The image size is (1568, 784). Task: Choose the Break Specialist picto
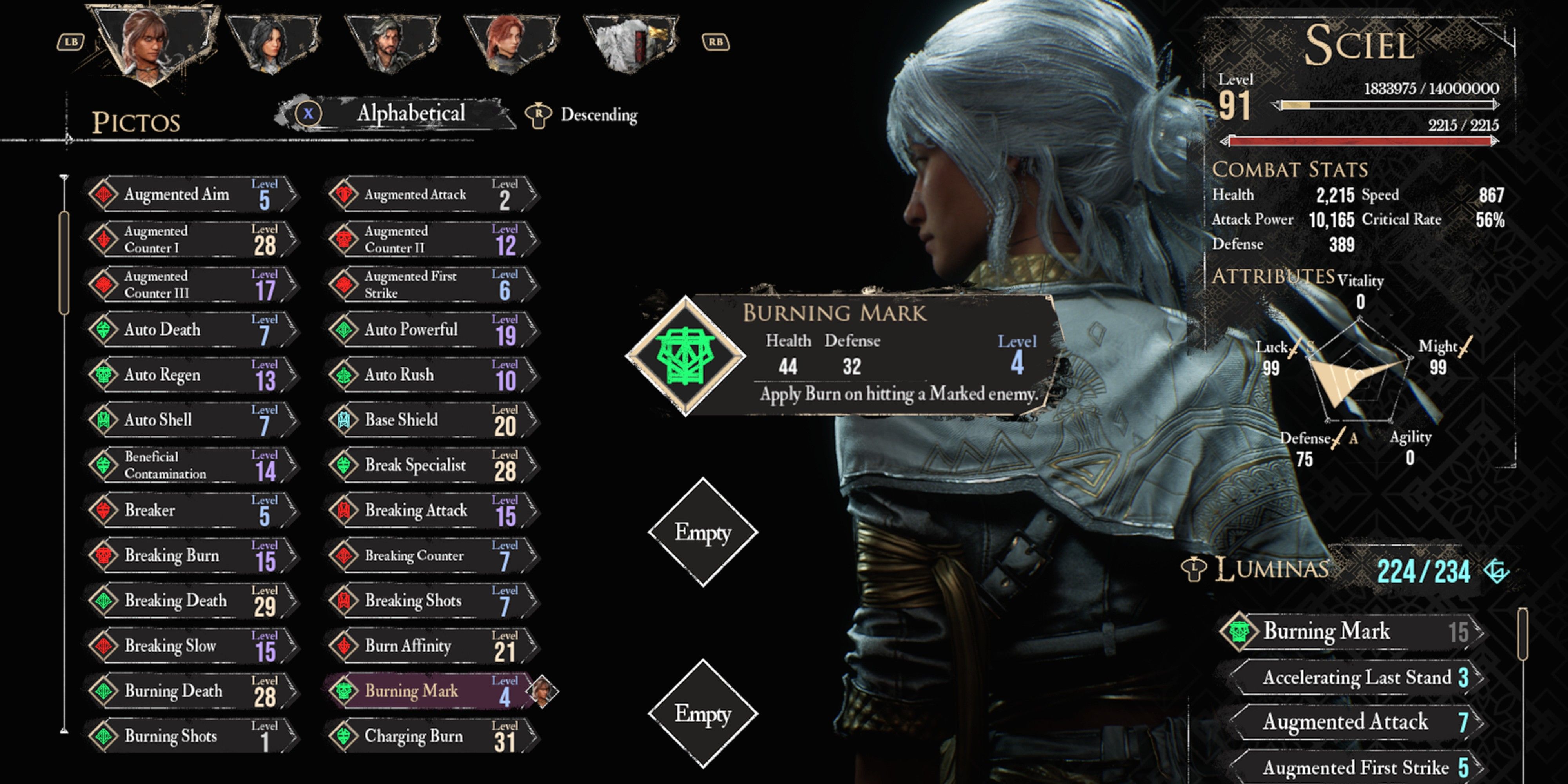pos(429,465)
